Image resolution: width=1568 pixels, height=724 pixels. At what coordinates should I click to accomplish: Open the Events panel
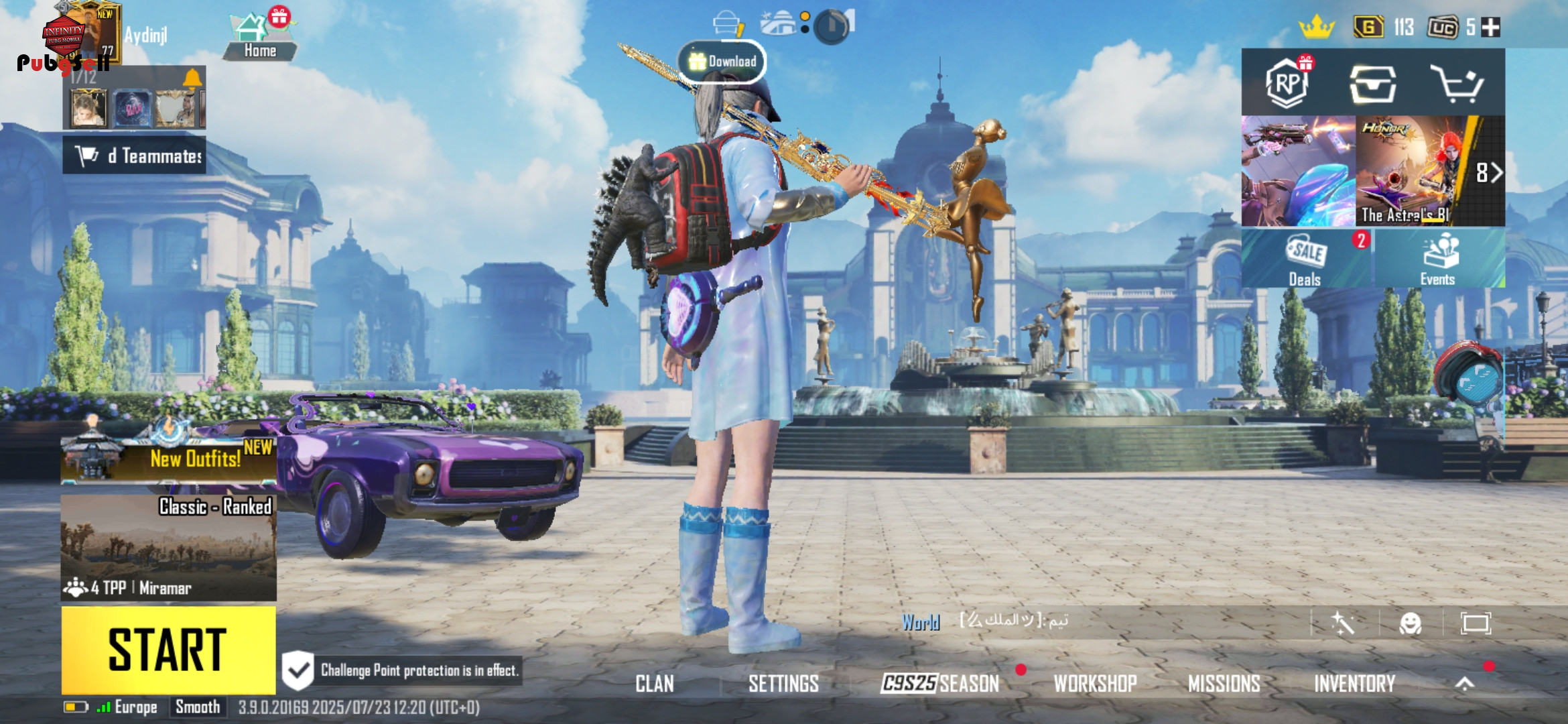tap(1437, 259)
